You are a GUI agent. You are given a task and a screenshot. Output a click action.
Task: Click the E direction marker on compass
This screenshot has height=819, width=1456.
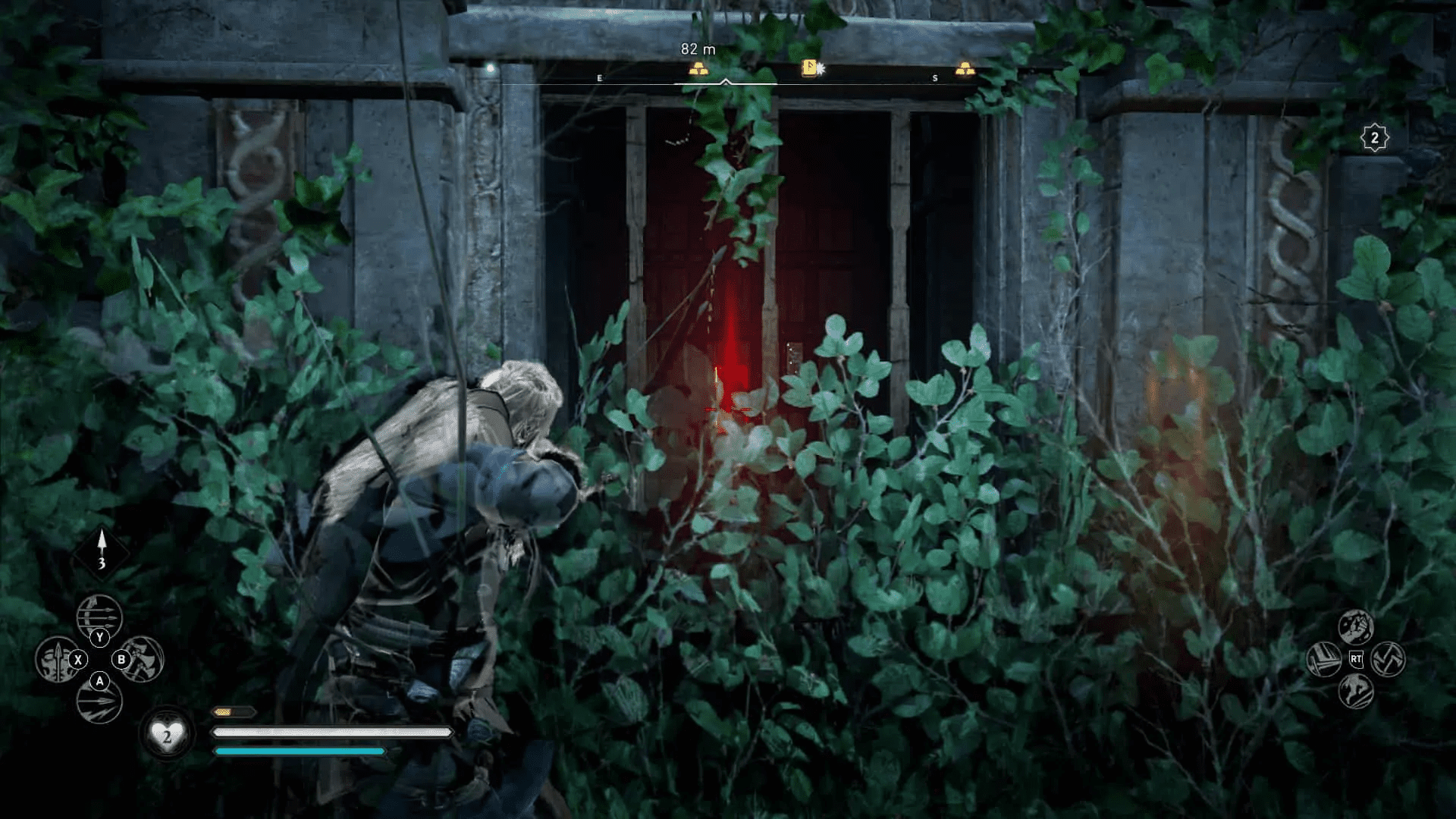[x=600, y=77]
